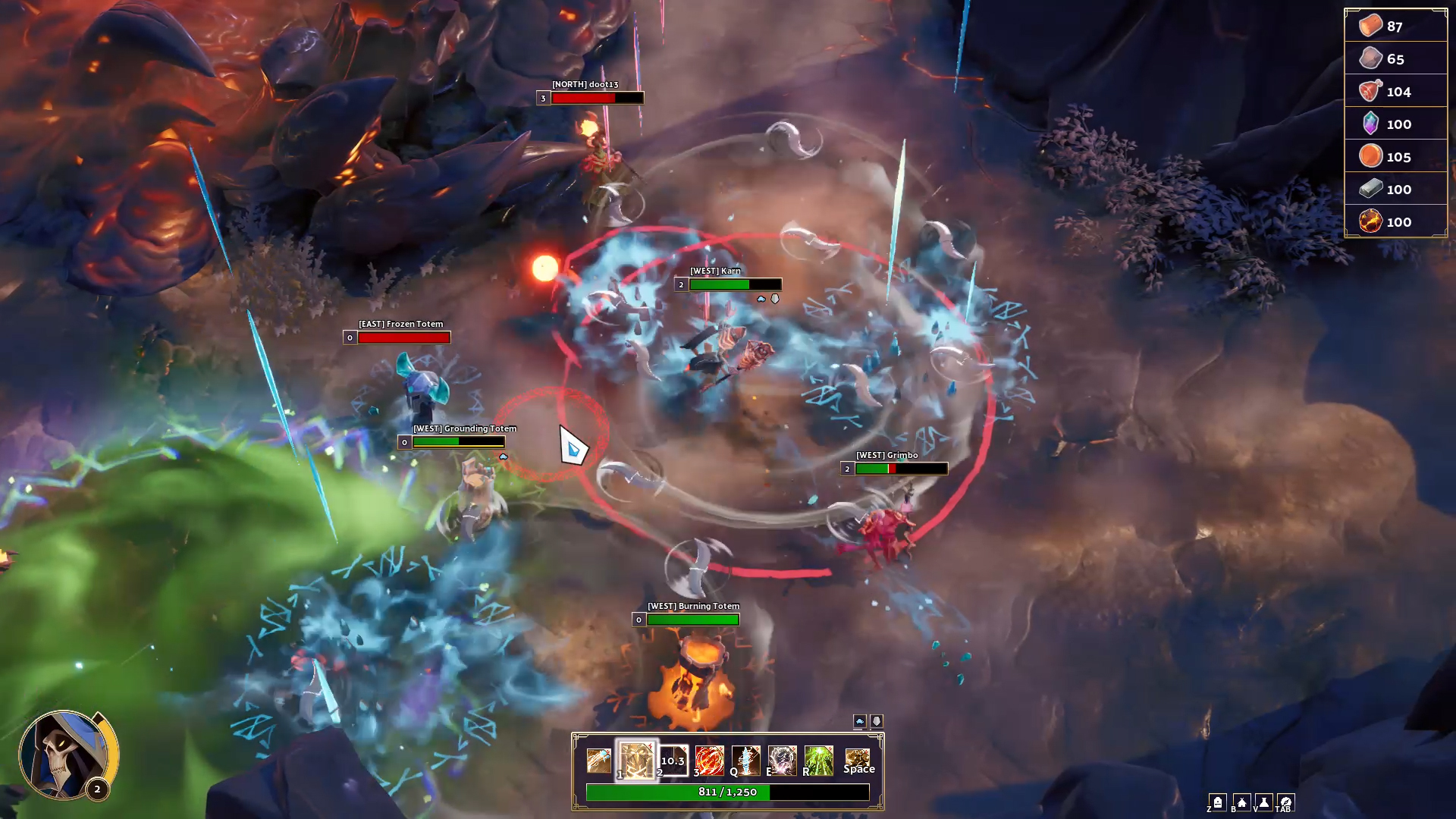The image size is (1456, 819).
Task: Click the hooded skull character portrait
Action: (x=67, y=755)
